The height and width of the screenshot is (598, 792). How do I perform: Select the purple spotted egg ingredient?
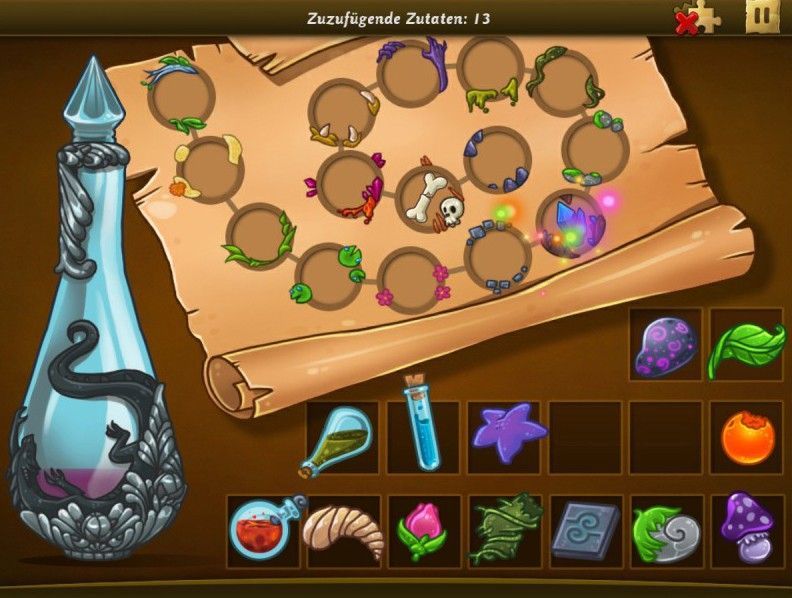pyautogui.click(x=665, y=345)
